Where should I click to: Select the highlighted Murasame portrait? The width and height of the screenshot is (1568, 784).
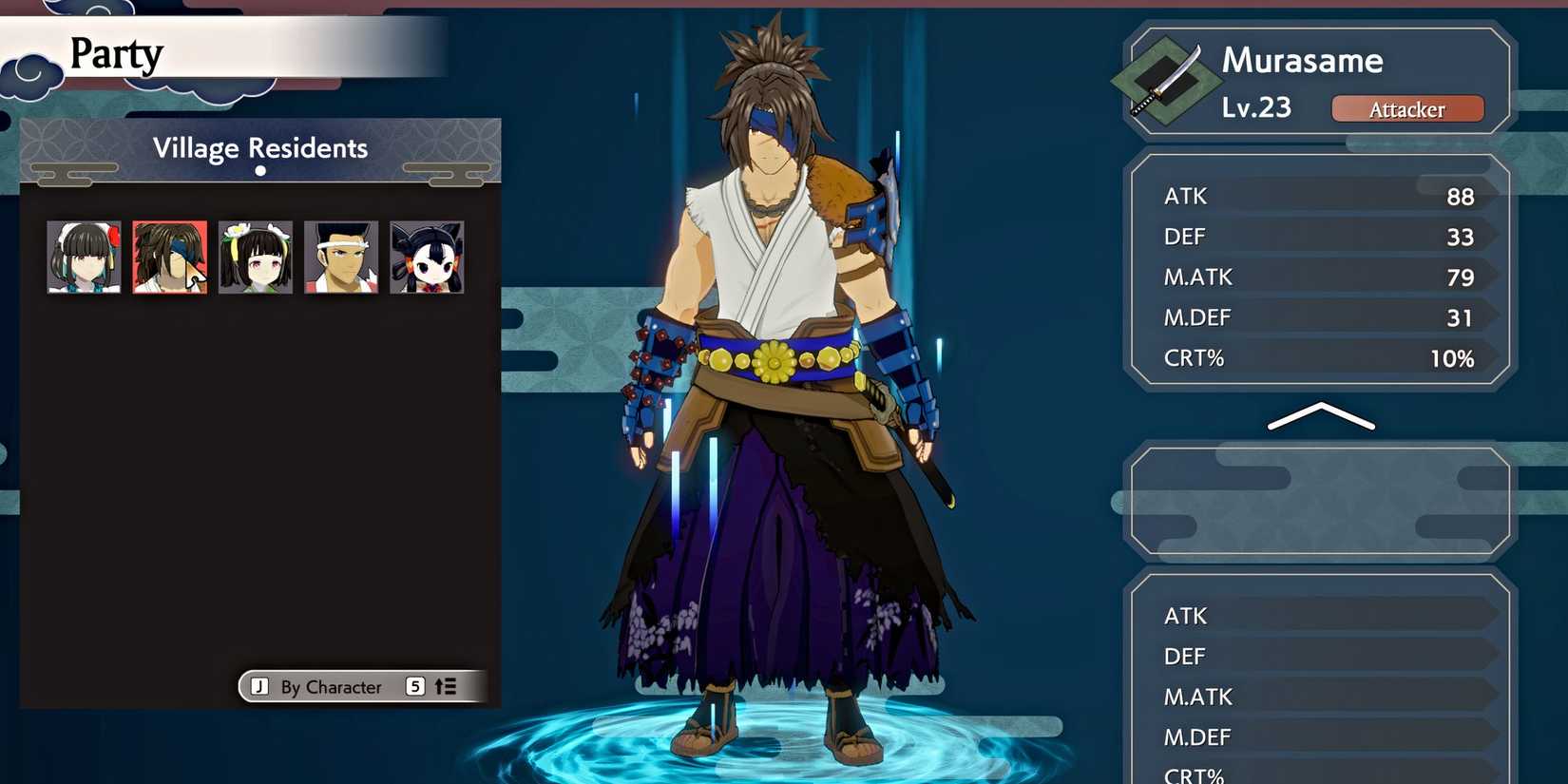[x=169, y=257]
